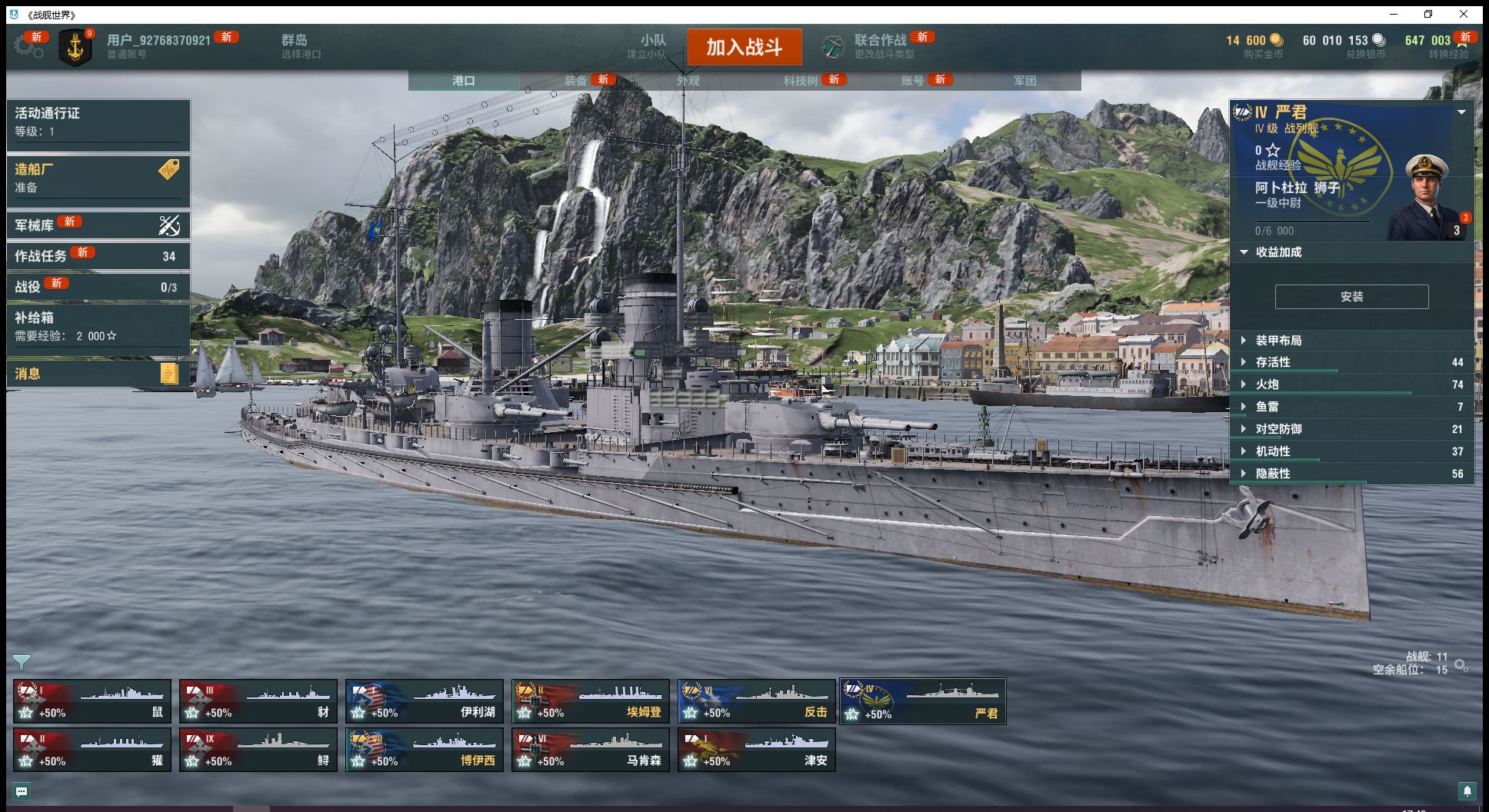Image resolution: width=1489 pixels, height=812 pixels.
Task: Click the 安装 install bonus button
Action: point(1351,297)
